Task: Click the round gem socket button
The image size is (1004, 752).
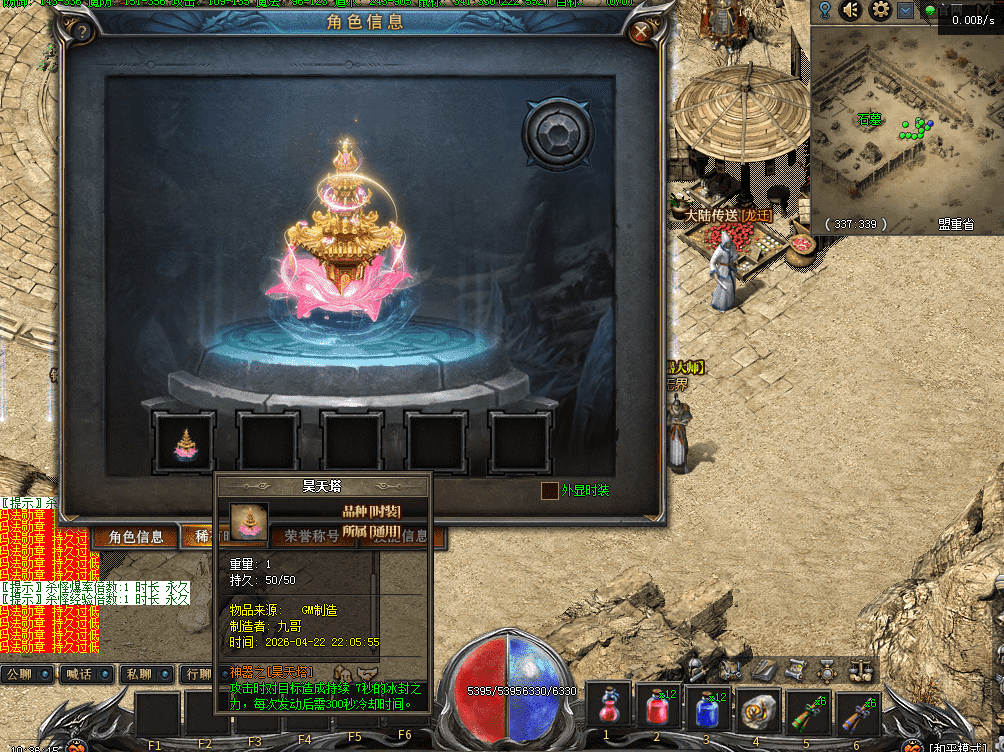Action: 556,132
